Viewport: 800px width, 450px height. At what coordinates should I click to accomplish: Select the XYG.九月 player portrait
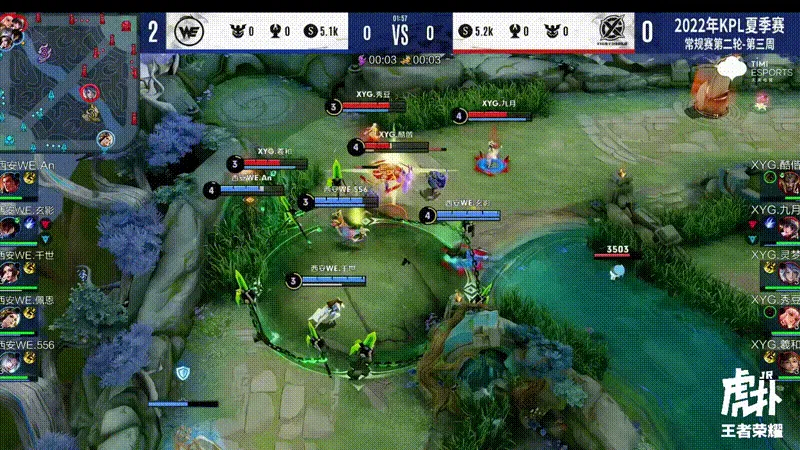tap(788, 228)
